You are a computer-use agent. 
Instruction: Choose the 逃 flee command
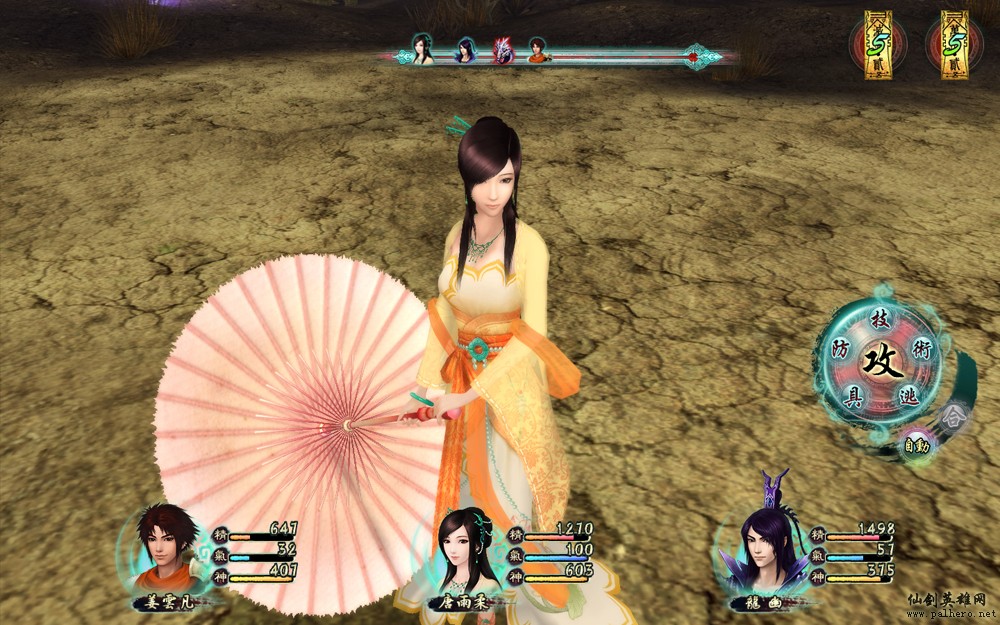pyautogui.click(x=908, y=395)
